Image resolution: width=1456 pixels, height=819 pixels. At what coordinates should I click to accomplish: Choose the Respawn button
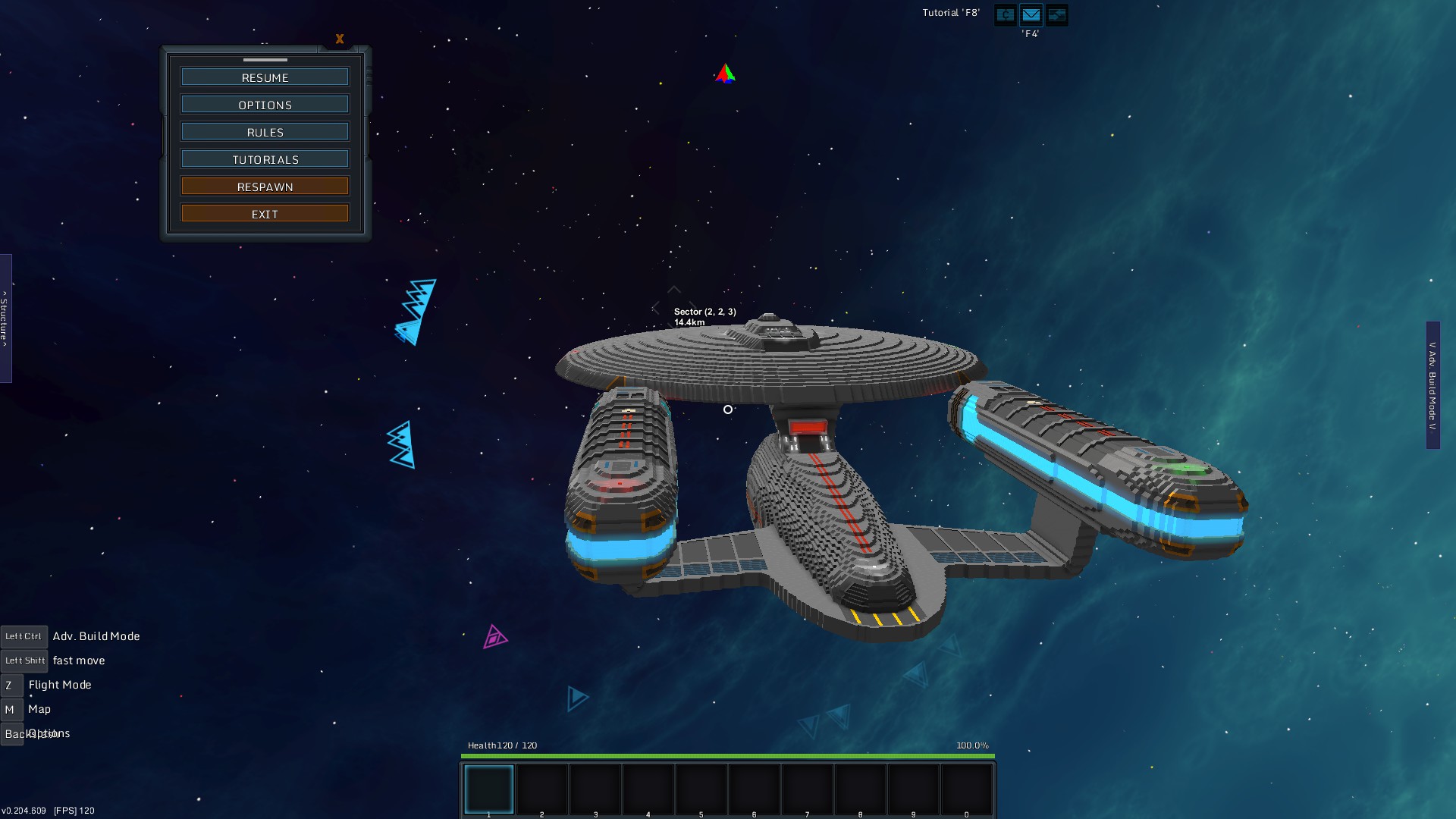coord(265,187)
